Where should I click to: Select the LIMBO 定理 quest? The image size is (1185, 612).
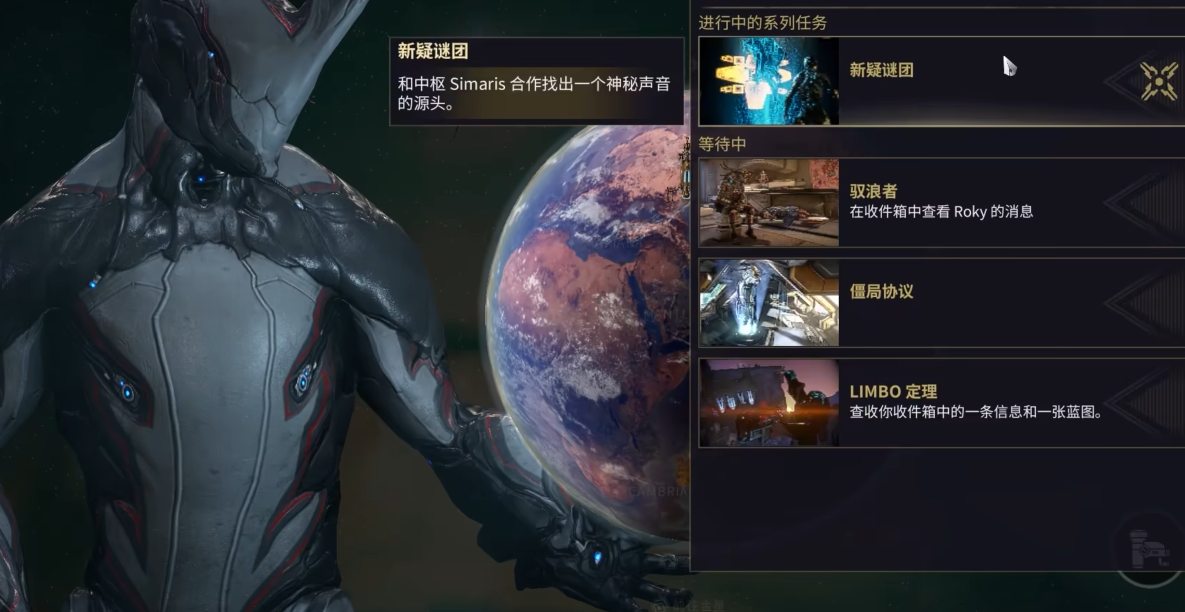[x=940, y=402]
